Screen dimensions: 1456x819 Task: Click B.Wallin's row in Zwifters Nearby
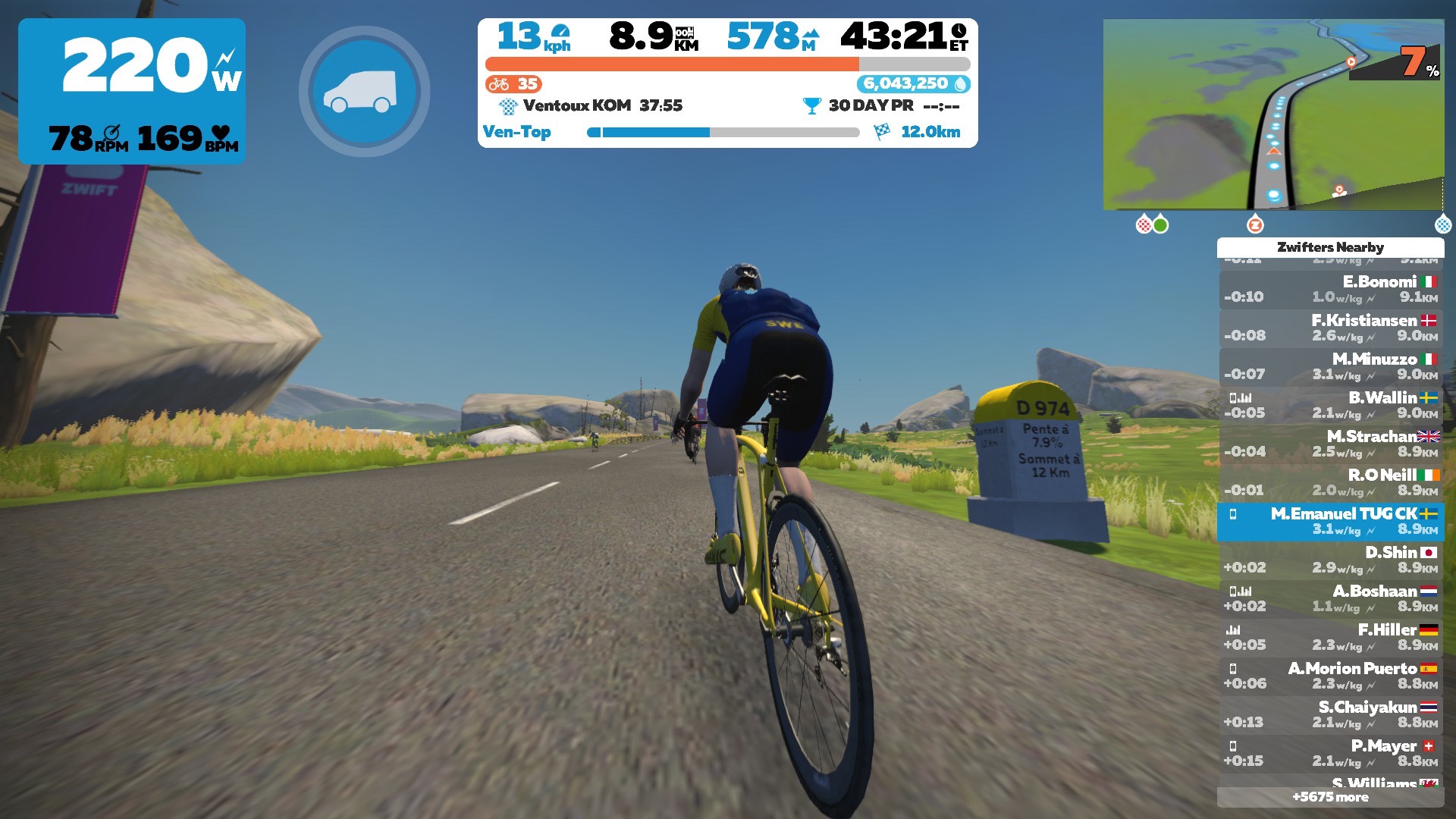(x=1330, y=406)
